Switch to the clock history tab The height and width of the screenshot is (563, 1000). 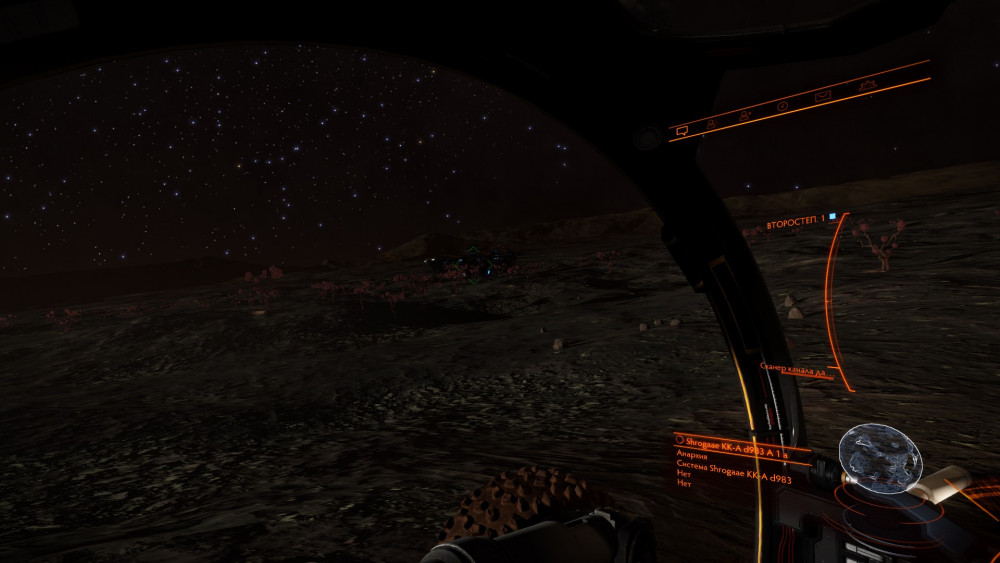783,105
